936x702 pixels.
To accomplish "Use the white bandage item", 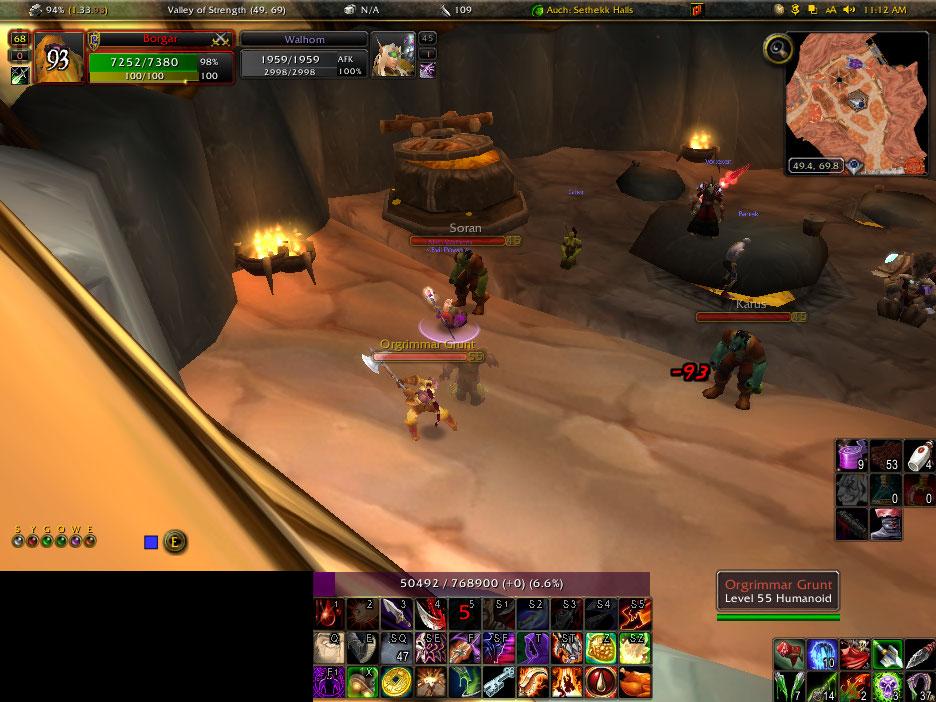I will pos(919,456).
